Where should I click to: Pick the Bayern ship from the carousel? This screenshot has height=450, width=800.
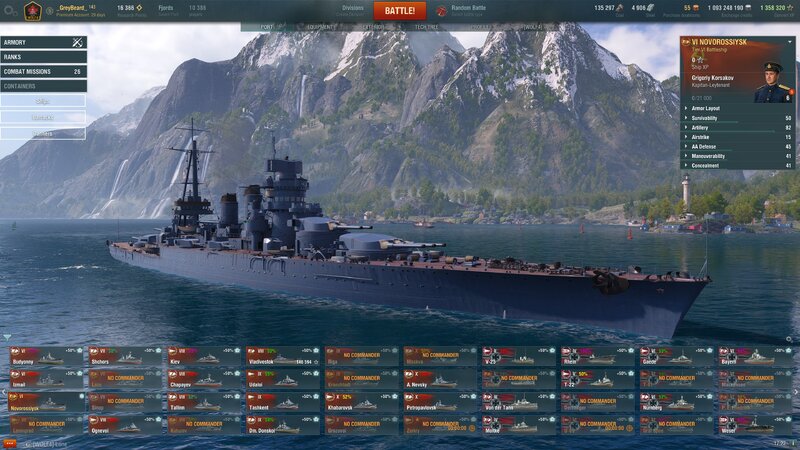click(x=751, y=356)
